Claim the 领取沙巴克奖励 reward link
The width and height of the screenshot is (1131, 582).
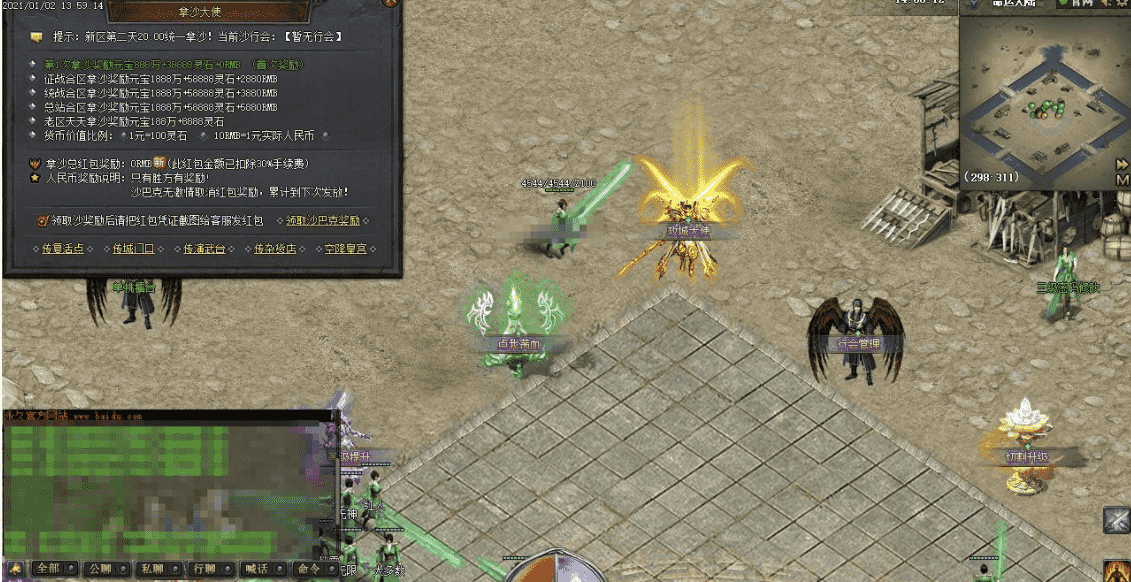pos(323,220)
